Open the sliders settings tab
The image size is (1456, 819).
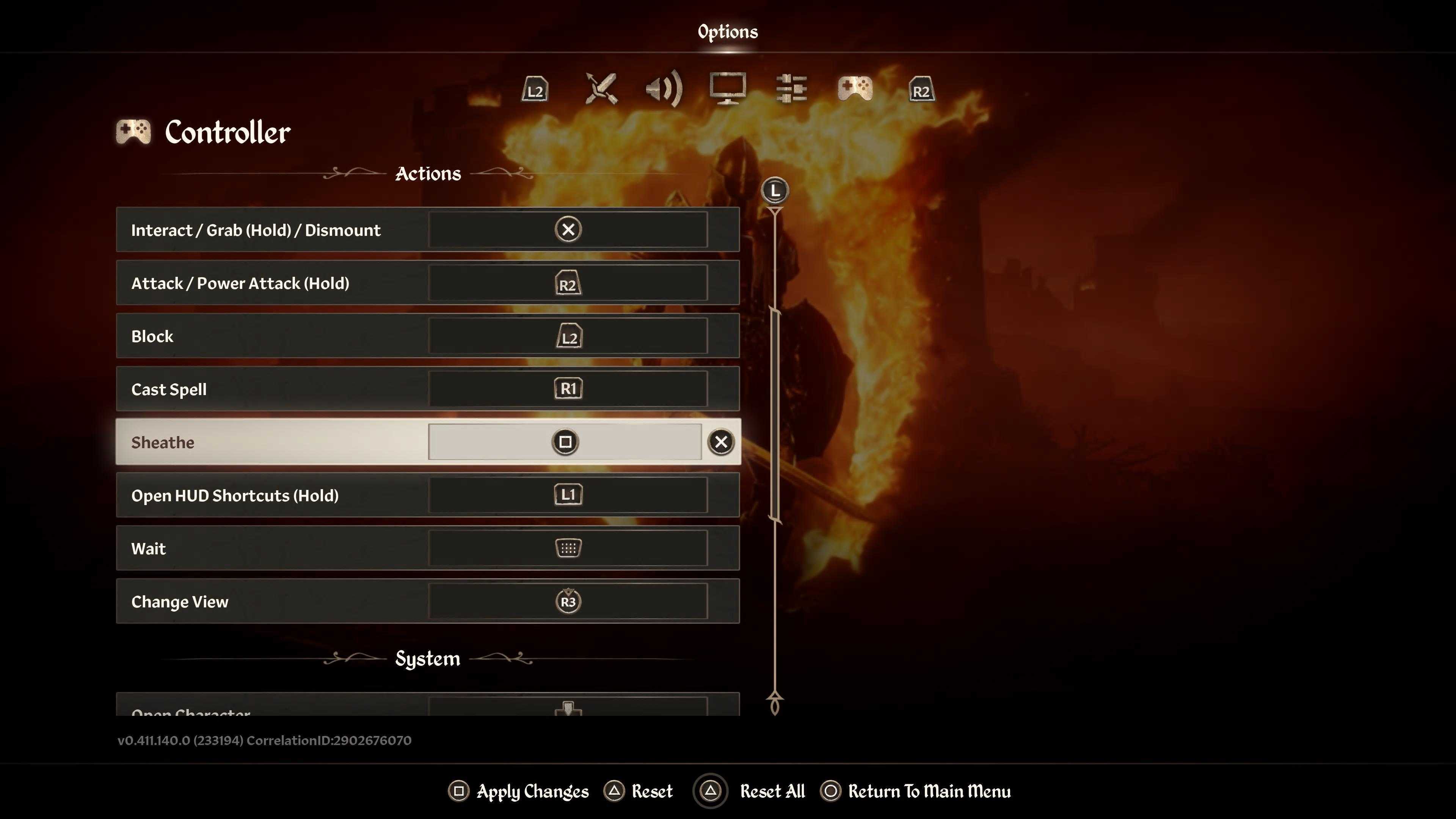coord(791,89)
